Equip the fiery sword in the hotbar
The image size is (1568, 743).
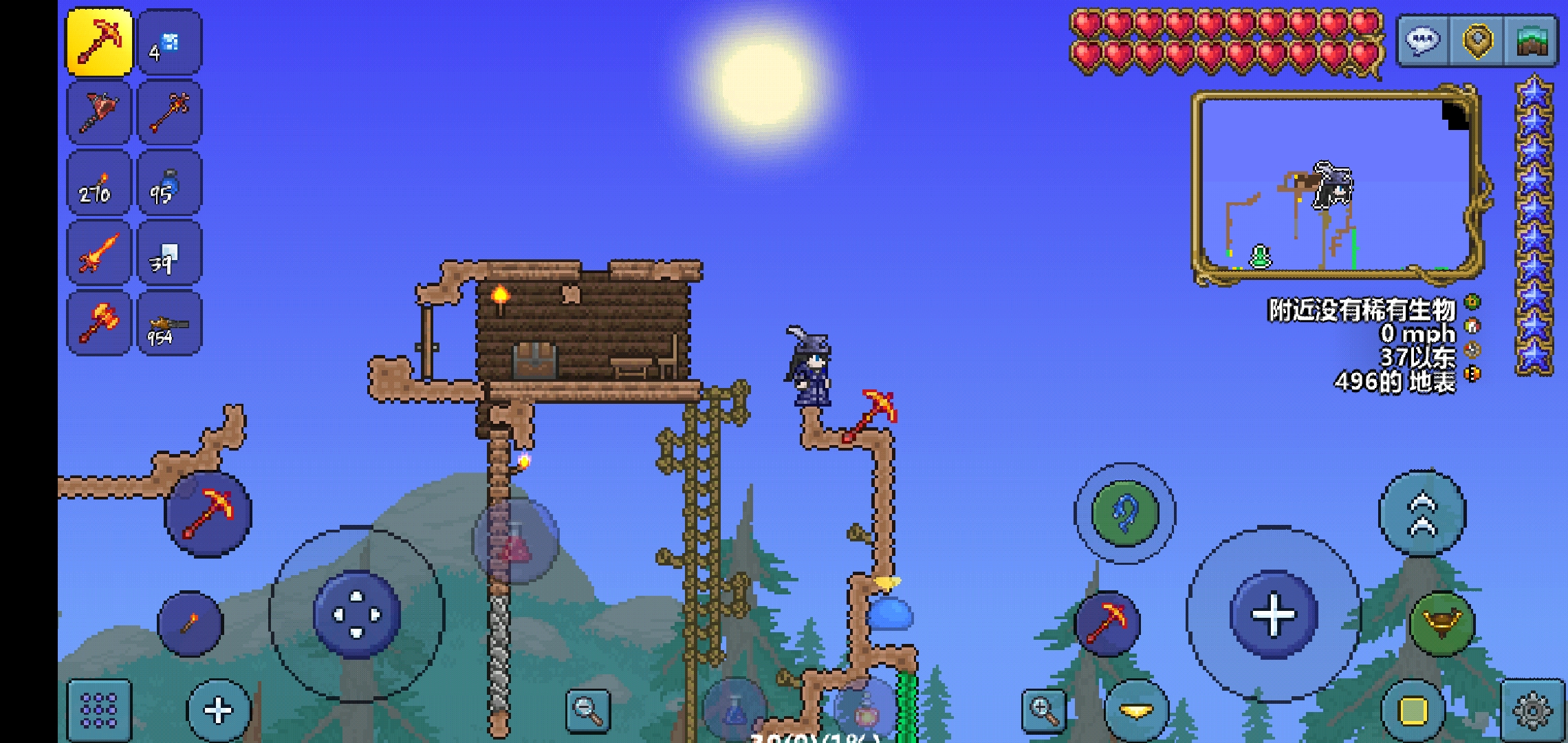click(x=99, y=253)
